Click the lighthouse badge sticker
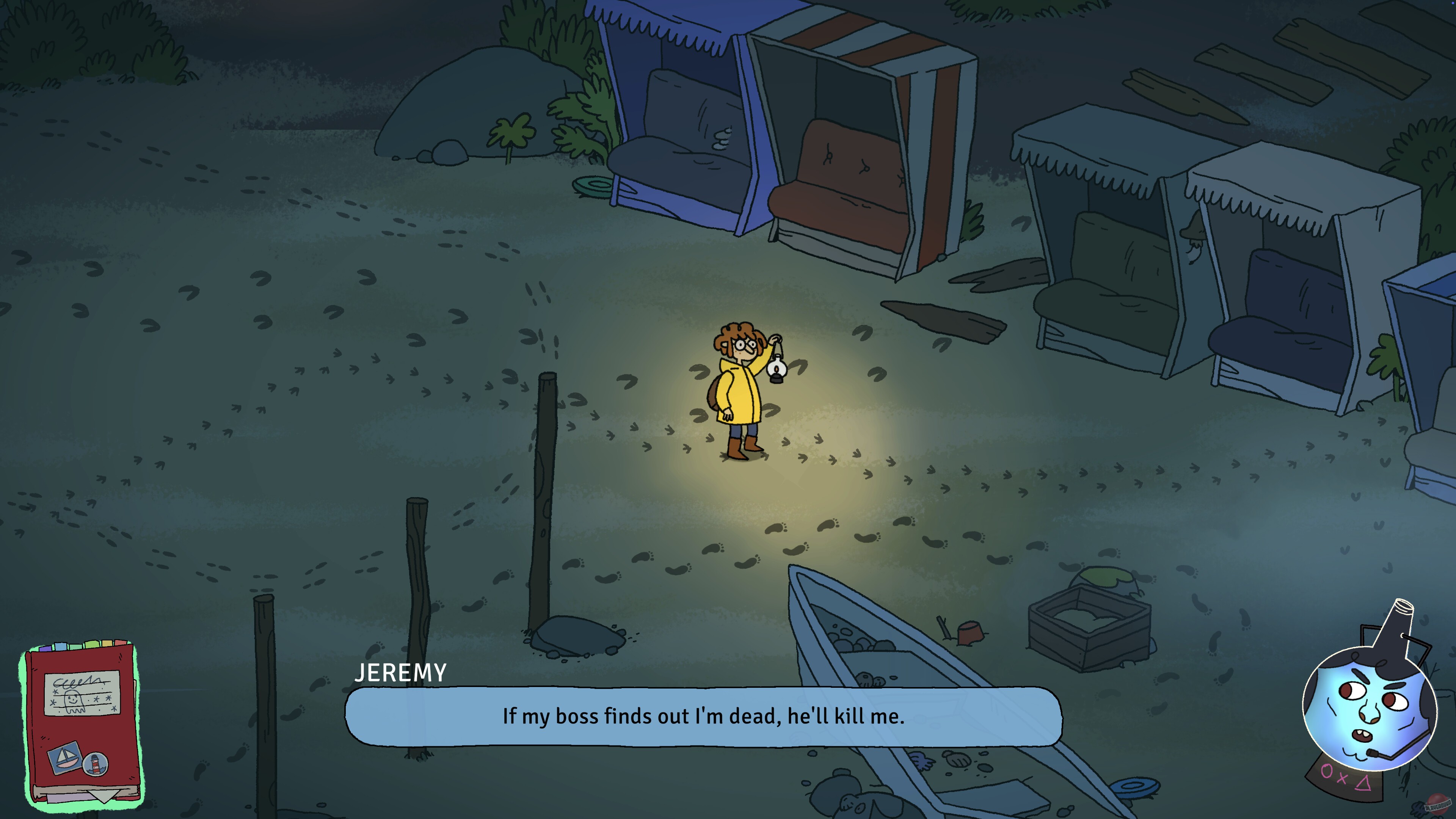1456x819 pixels. point(96,765)
